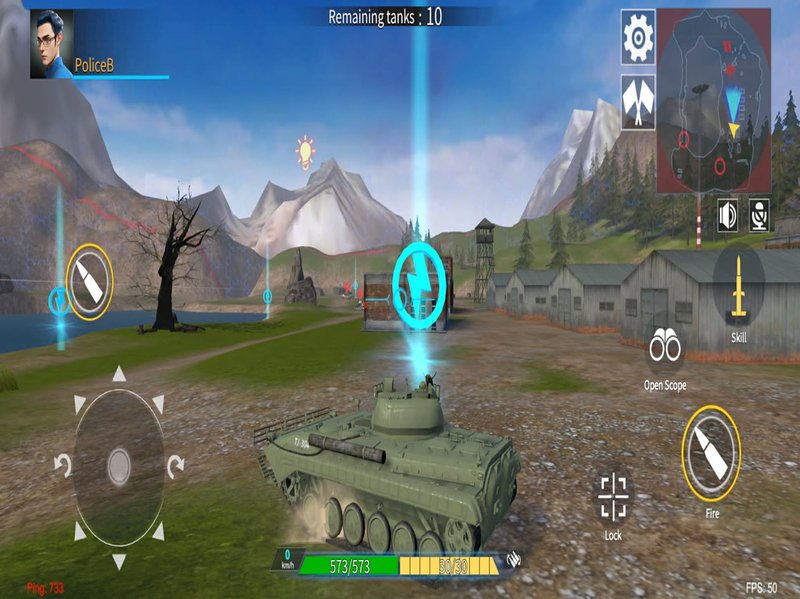This screenshot has height=599, width=800.
Task: Activate the missile Skill button
Action: pyautogui.click(x=739, y=288)
